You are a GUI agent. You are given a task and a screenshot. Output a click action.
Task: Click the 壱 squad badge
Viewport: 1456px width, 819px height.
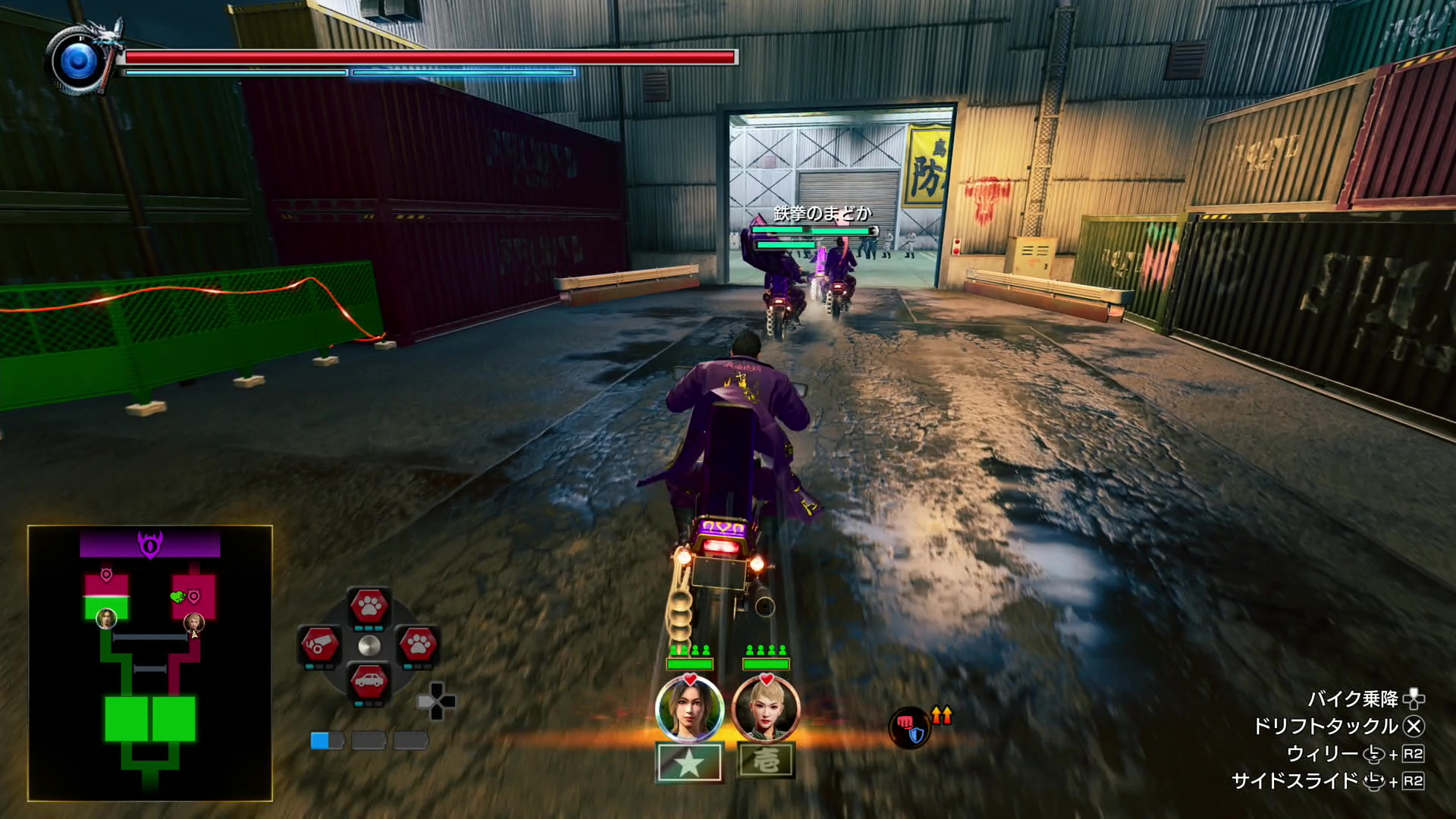click(766, 761)
